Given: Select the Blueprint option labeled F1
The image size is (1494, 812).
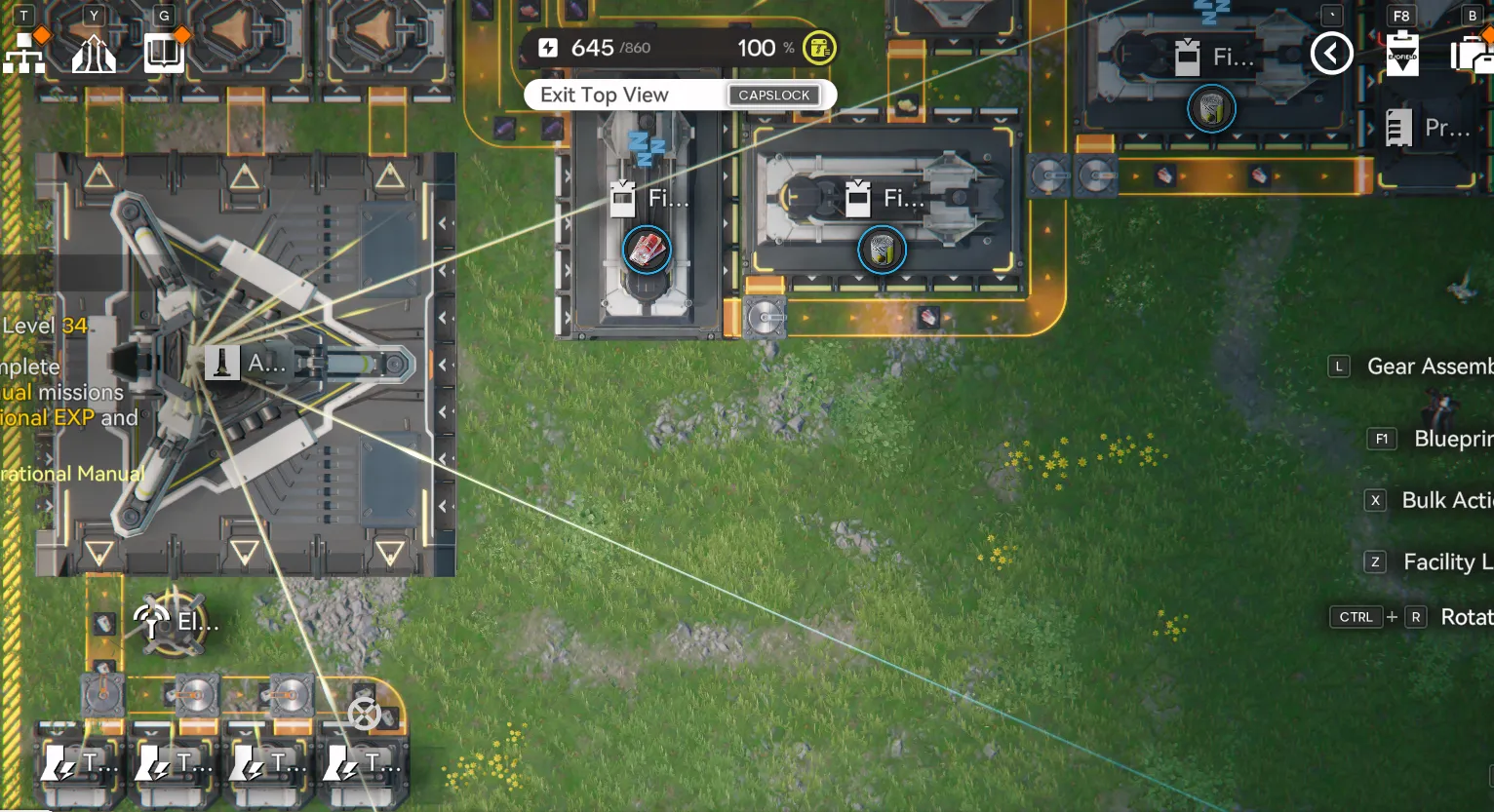Looking at the screenshot, I should [1381, 439].
